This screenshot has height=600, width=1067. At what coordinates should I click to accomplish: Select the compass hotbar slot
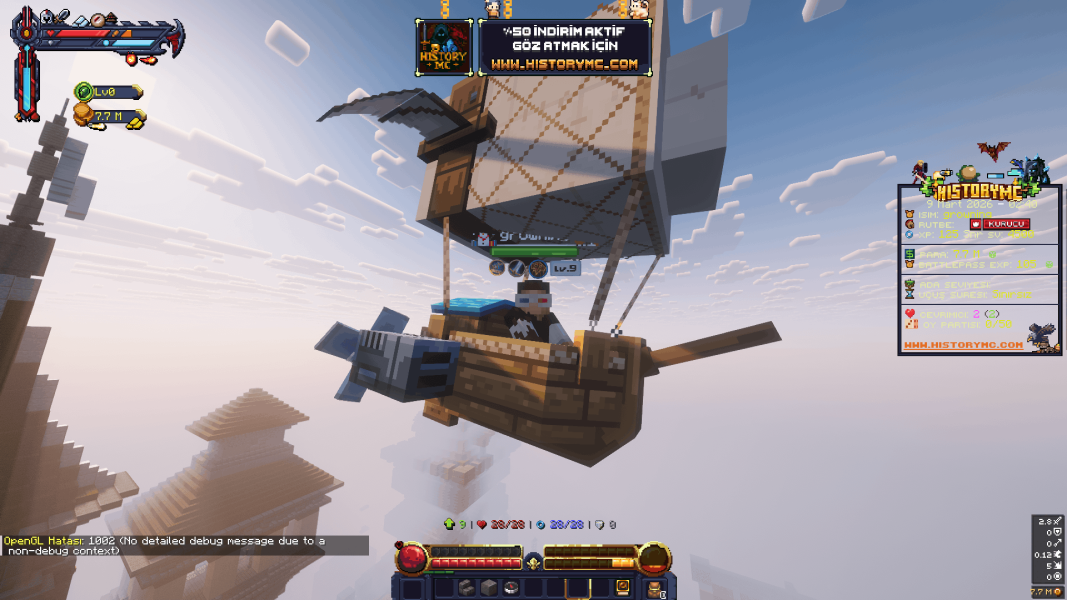click(x=511, y=588)
